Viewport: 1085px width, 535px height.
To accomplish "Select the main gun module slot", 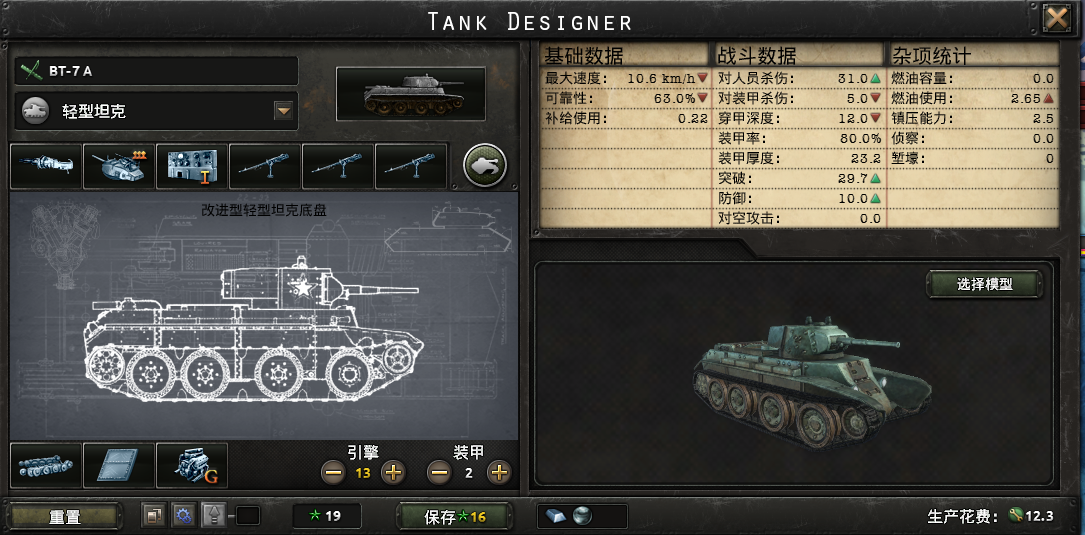I will click(x=46, y=166).
